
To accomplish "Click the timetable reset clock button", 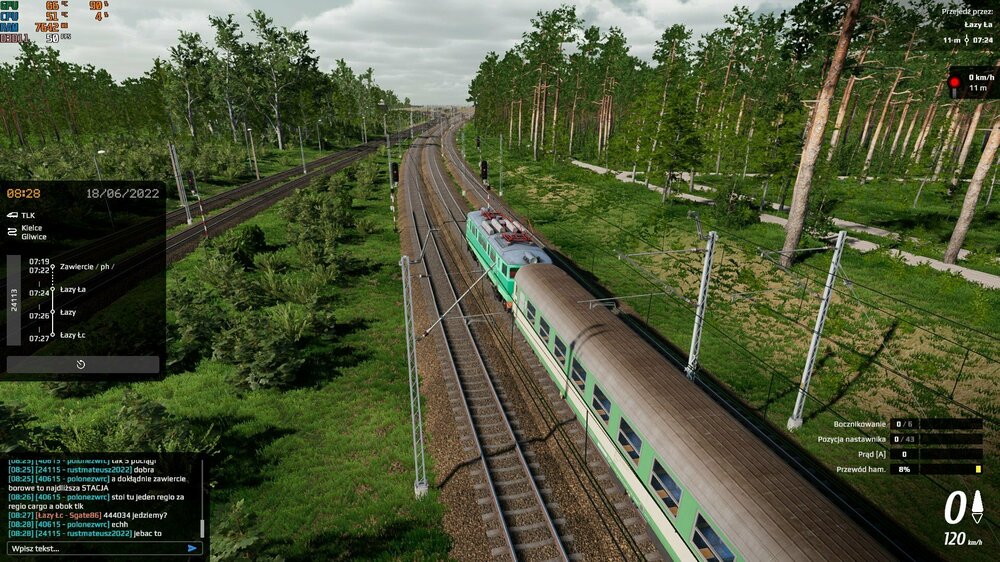I will coord(81,365).
